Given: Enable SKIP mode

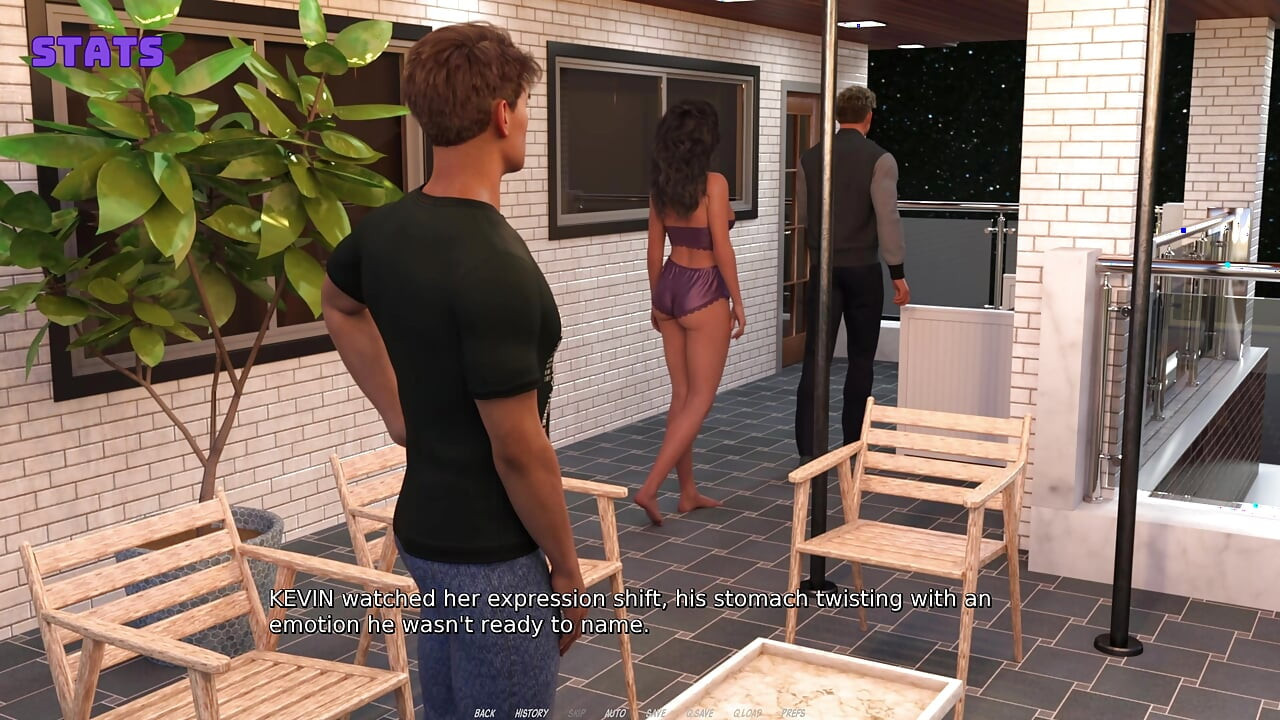Looking at the screenshot, I should 576,714.
